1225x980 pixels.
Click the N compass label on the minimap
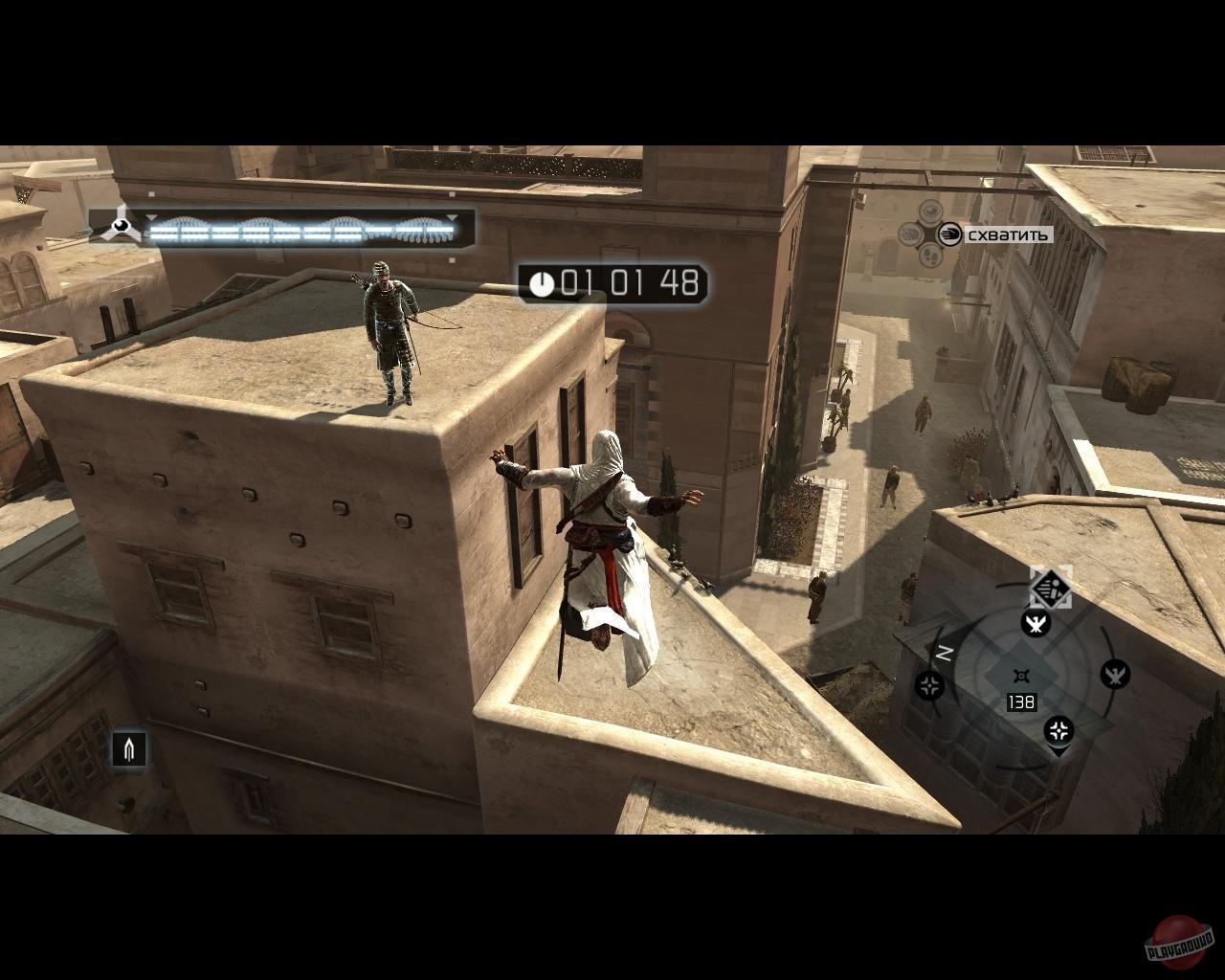pos(944,652)
